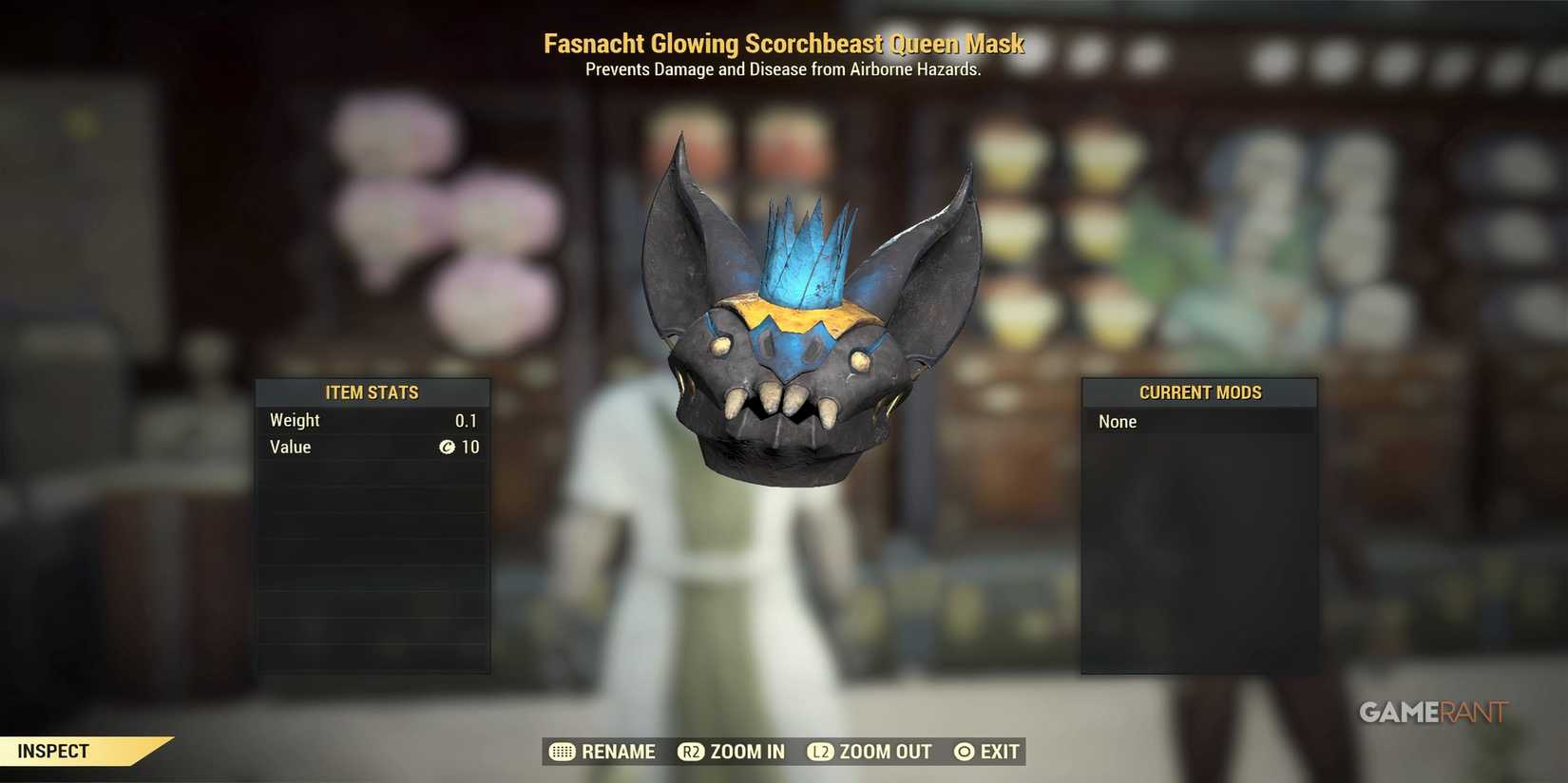Screen dimensions: 1568x783
Task: Click the ITEM STATS panel header
Action: (x=373, y=392)
